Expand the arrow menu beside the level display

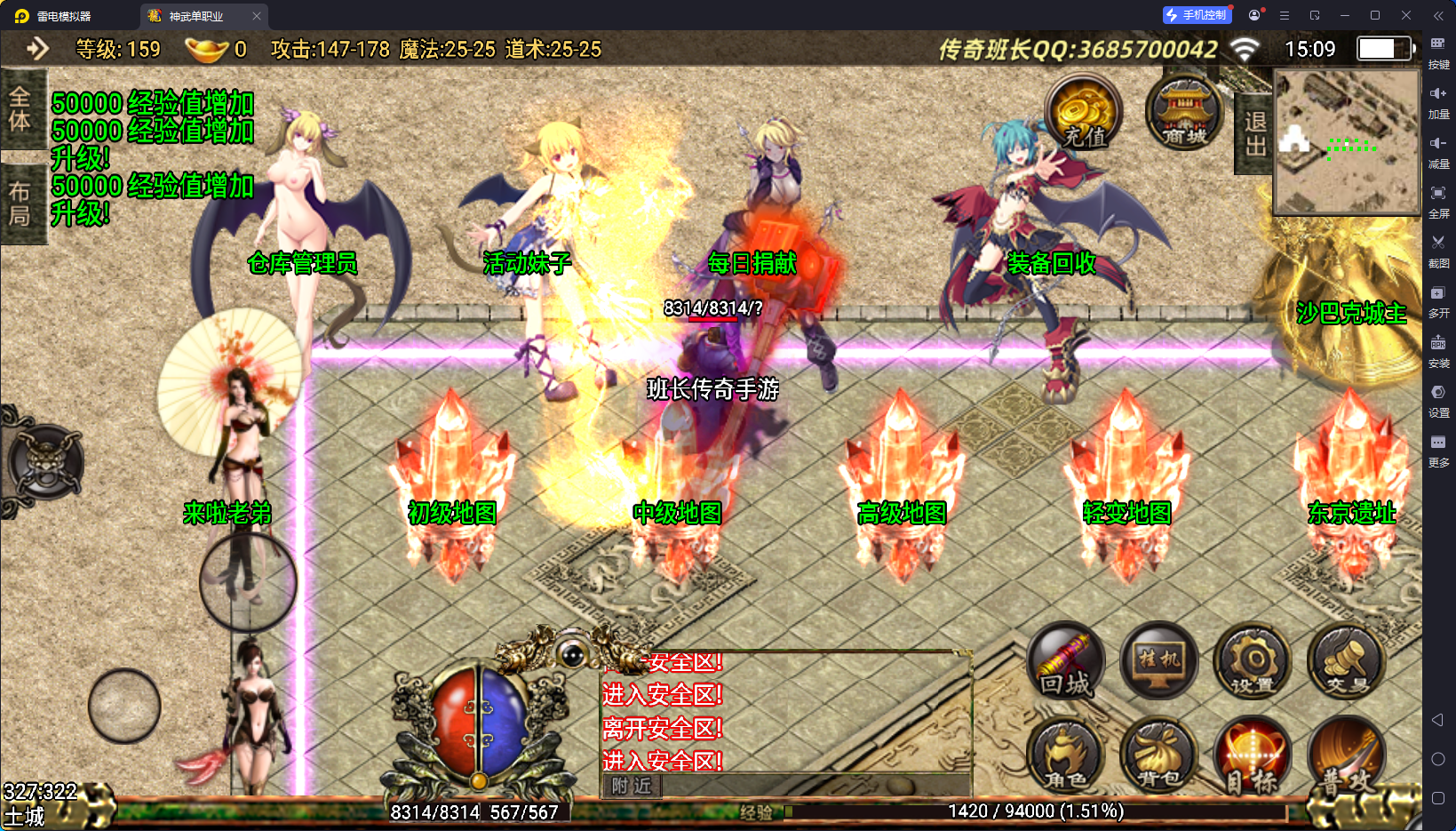tap(37, 48)
